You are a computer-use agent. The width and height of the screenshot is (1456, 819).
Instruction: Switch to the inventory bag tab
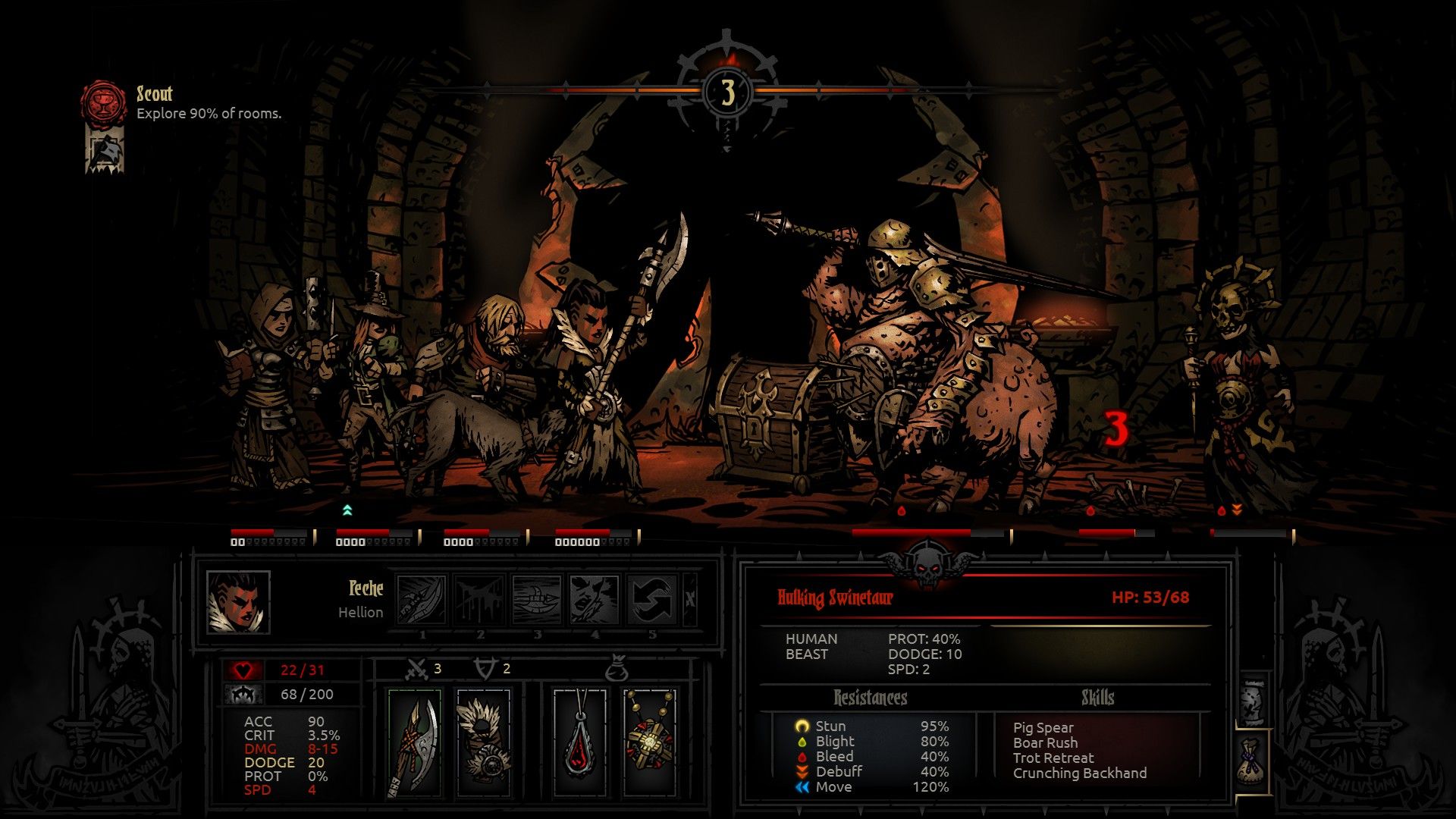point(1254,762)
